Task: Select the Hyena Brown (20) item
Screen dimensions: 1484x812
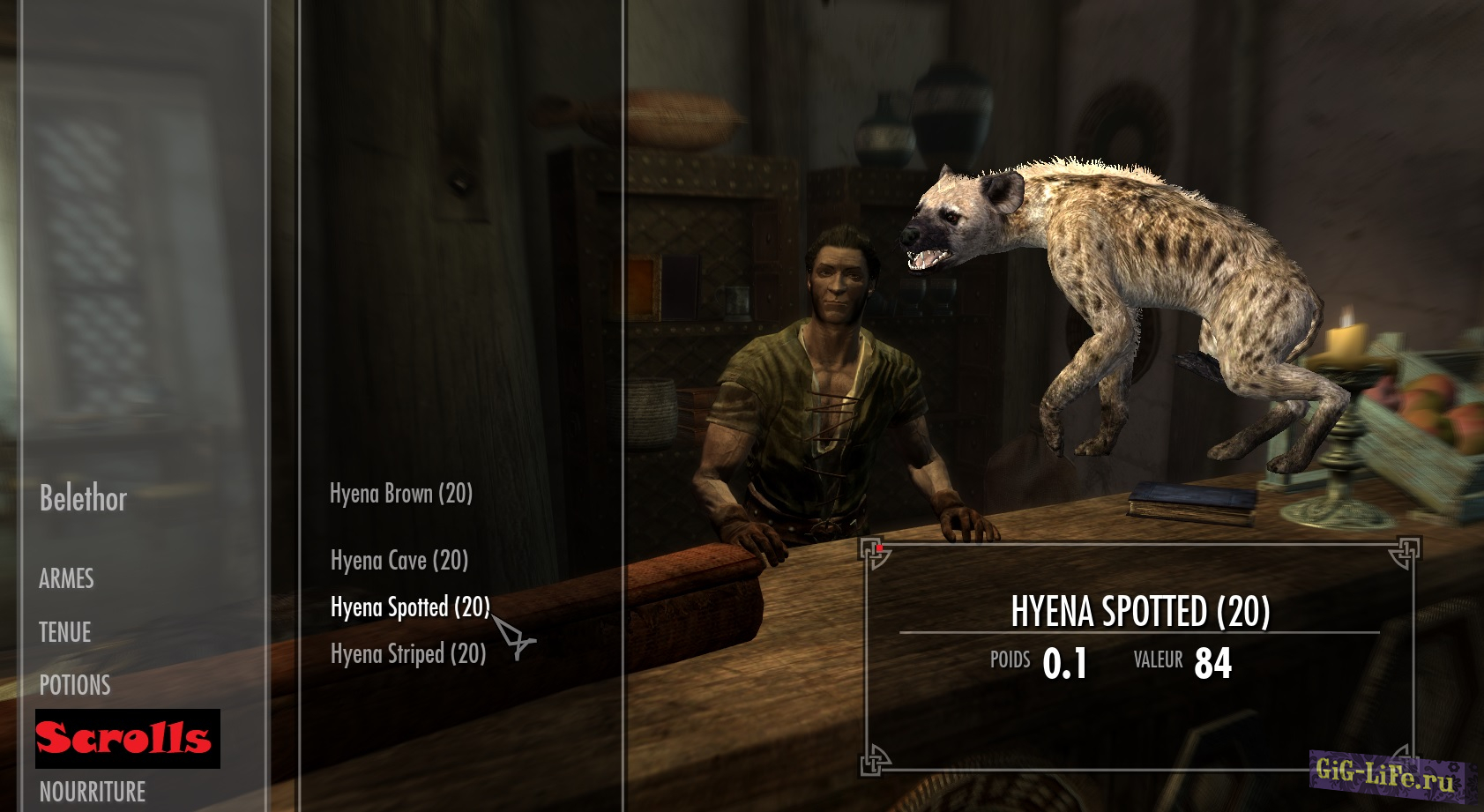Action: point(401,494)
